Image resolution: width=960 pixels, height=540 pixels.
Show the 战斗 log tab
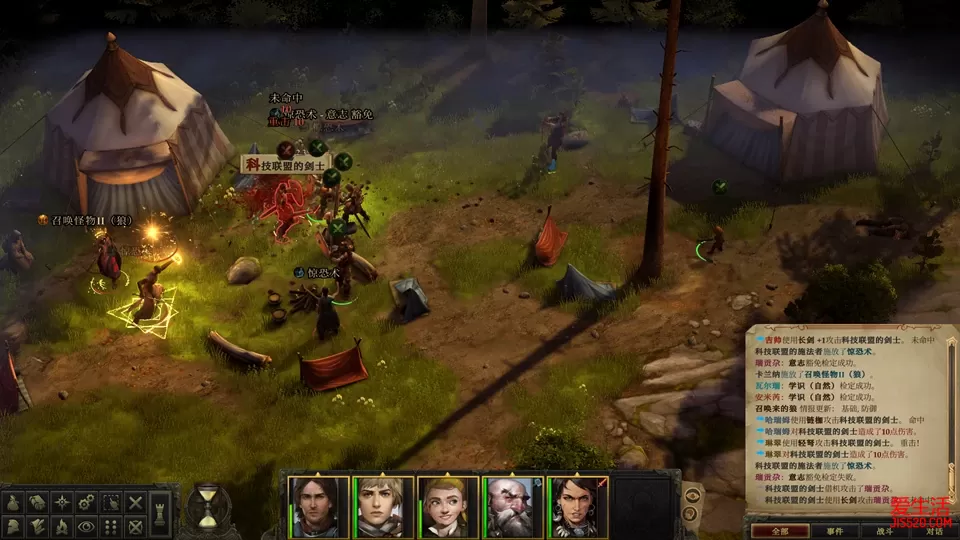(883, 531)
